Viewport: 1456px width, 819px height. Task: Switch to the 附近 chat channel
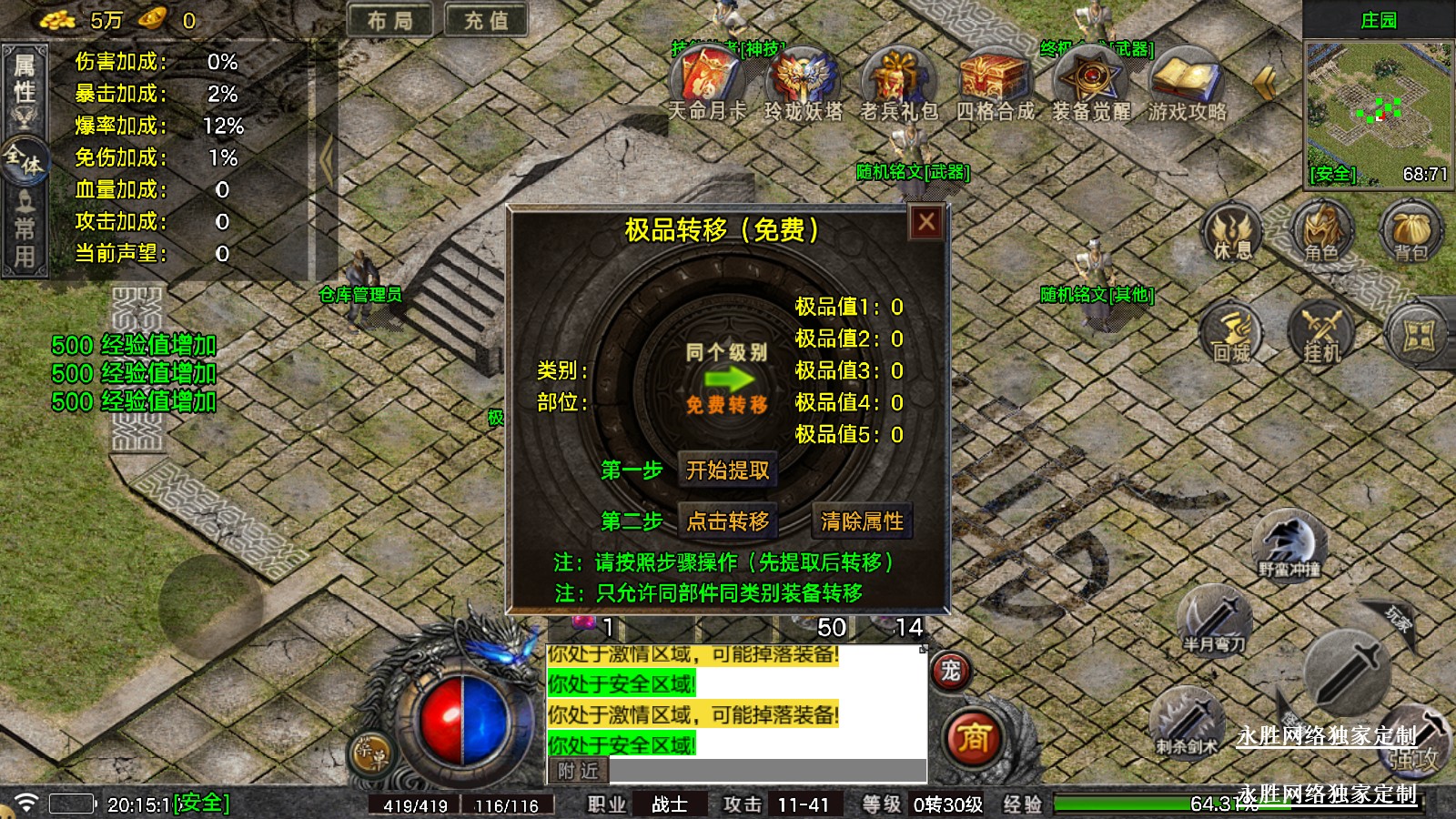(579, 771)
